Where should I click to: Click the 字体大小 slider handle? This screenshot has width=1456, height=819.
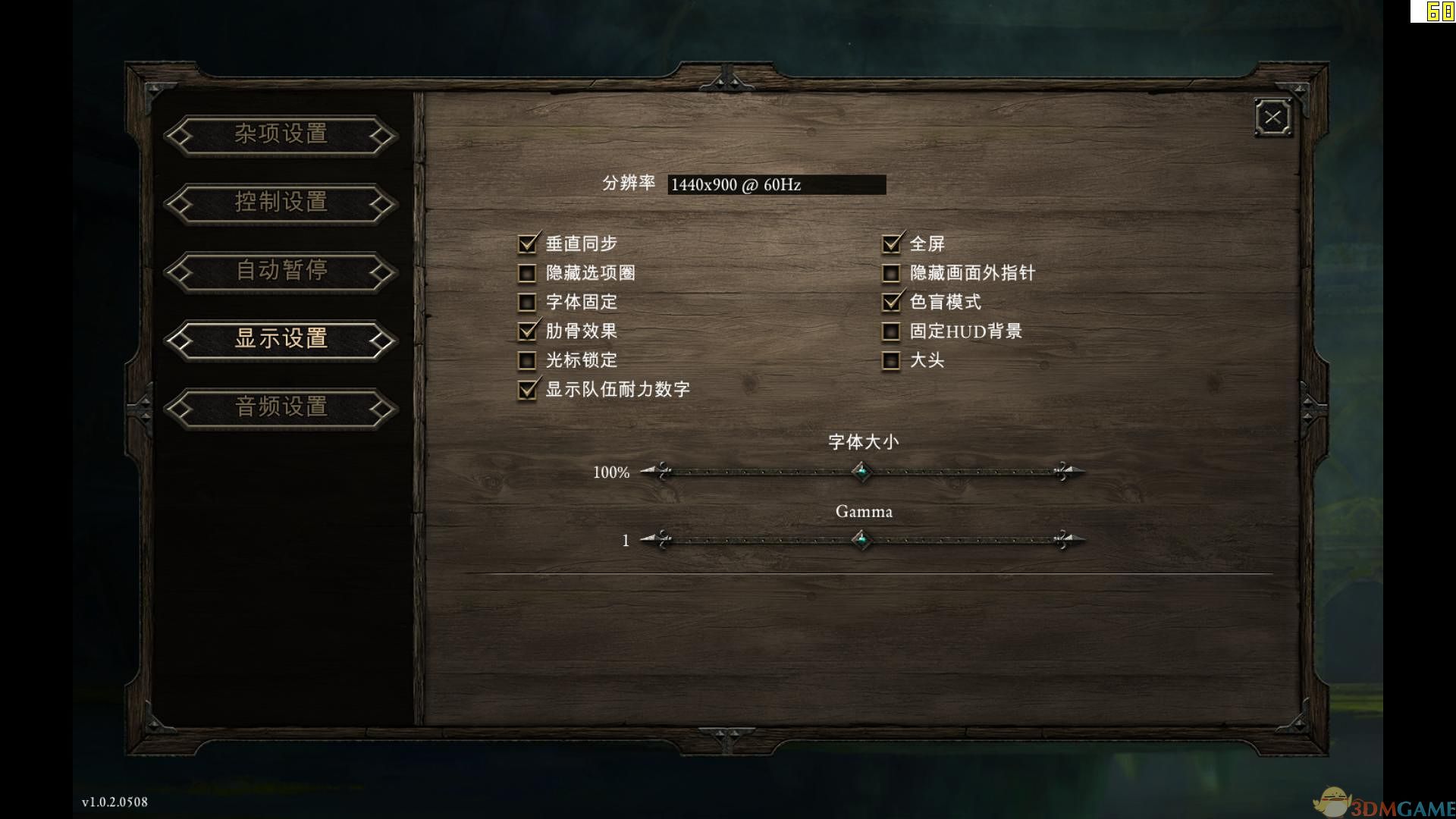click(863, 471)
